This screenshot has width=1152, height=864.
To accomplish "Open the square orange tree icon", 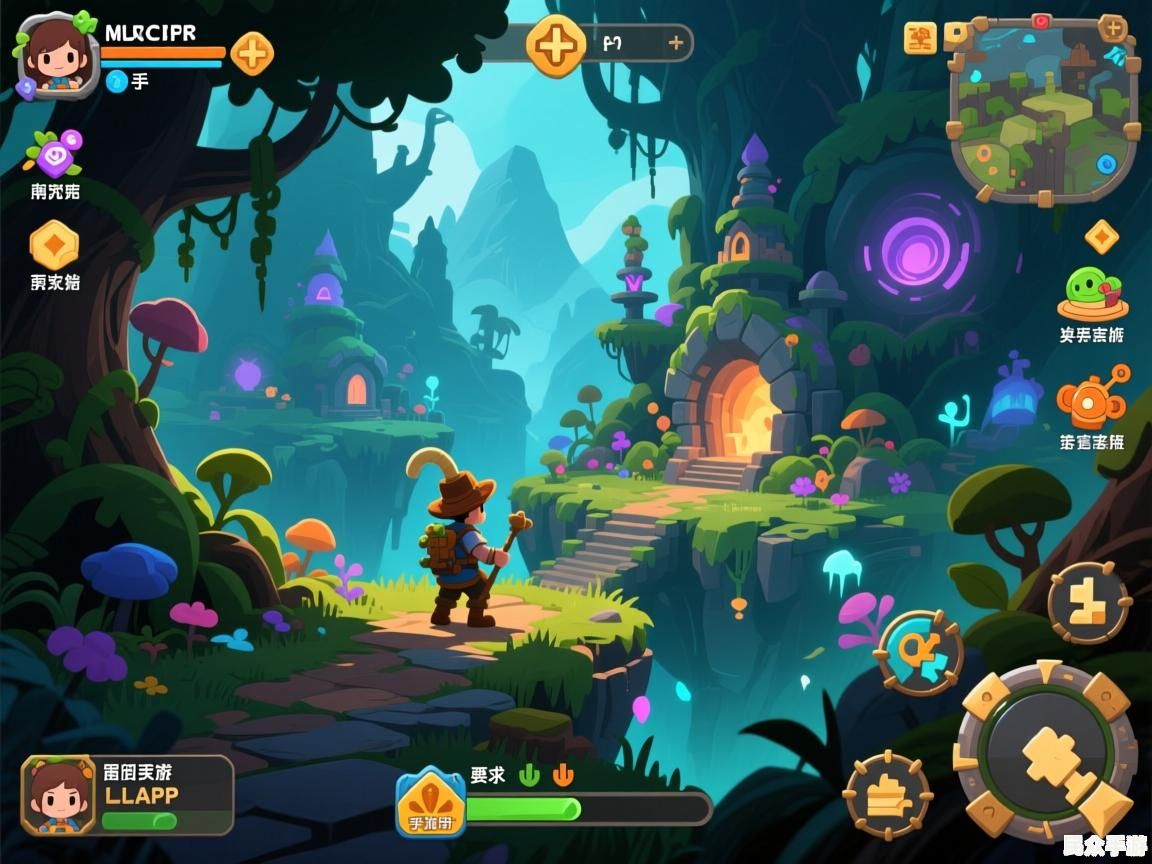I will (920, 39).
